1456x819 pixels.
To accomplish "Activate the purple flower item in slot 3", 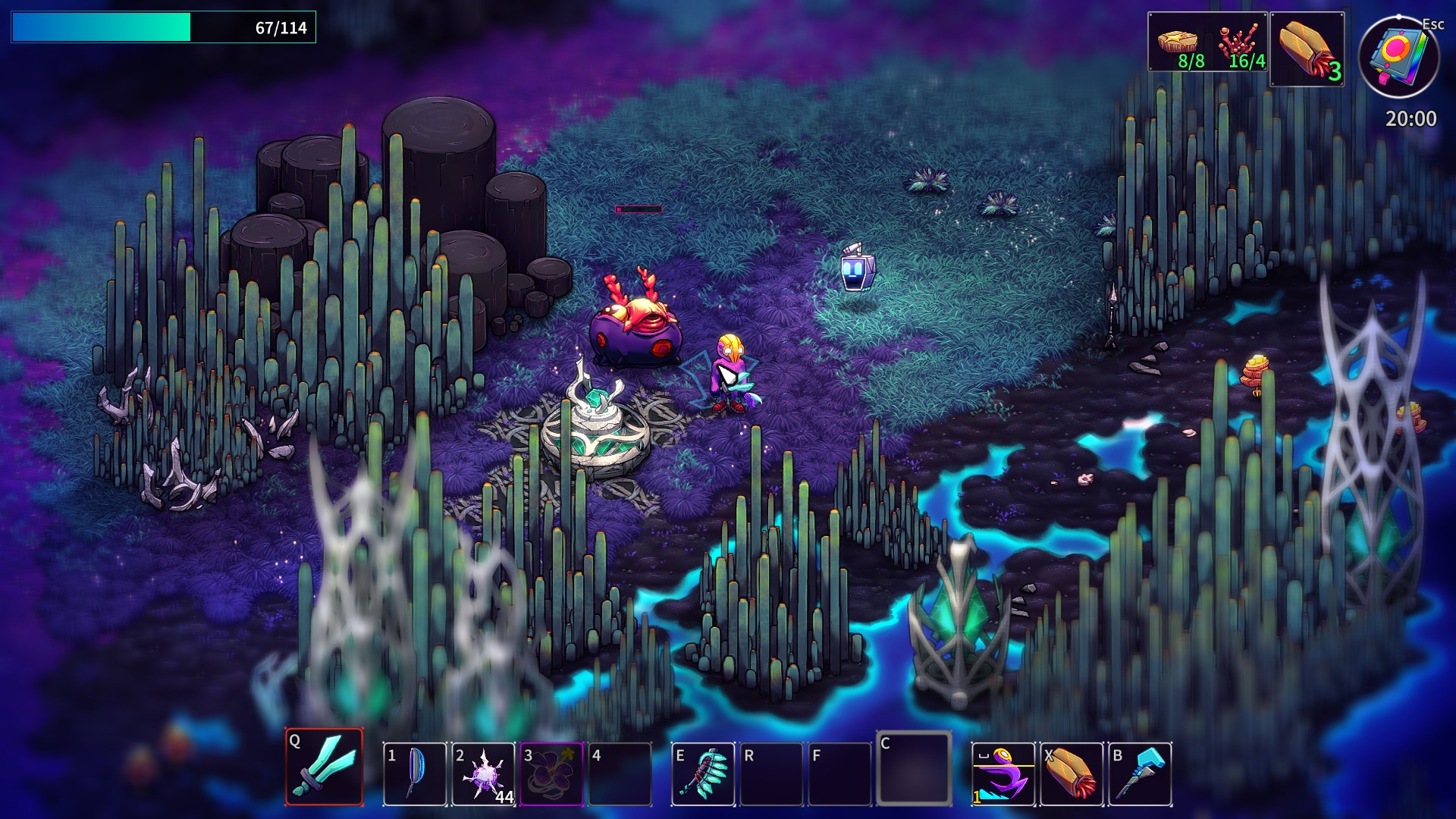I will (x=551, y=773).
